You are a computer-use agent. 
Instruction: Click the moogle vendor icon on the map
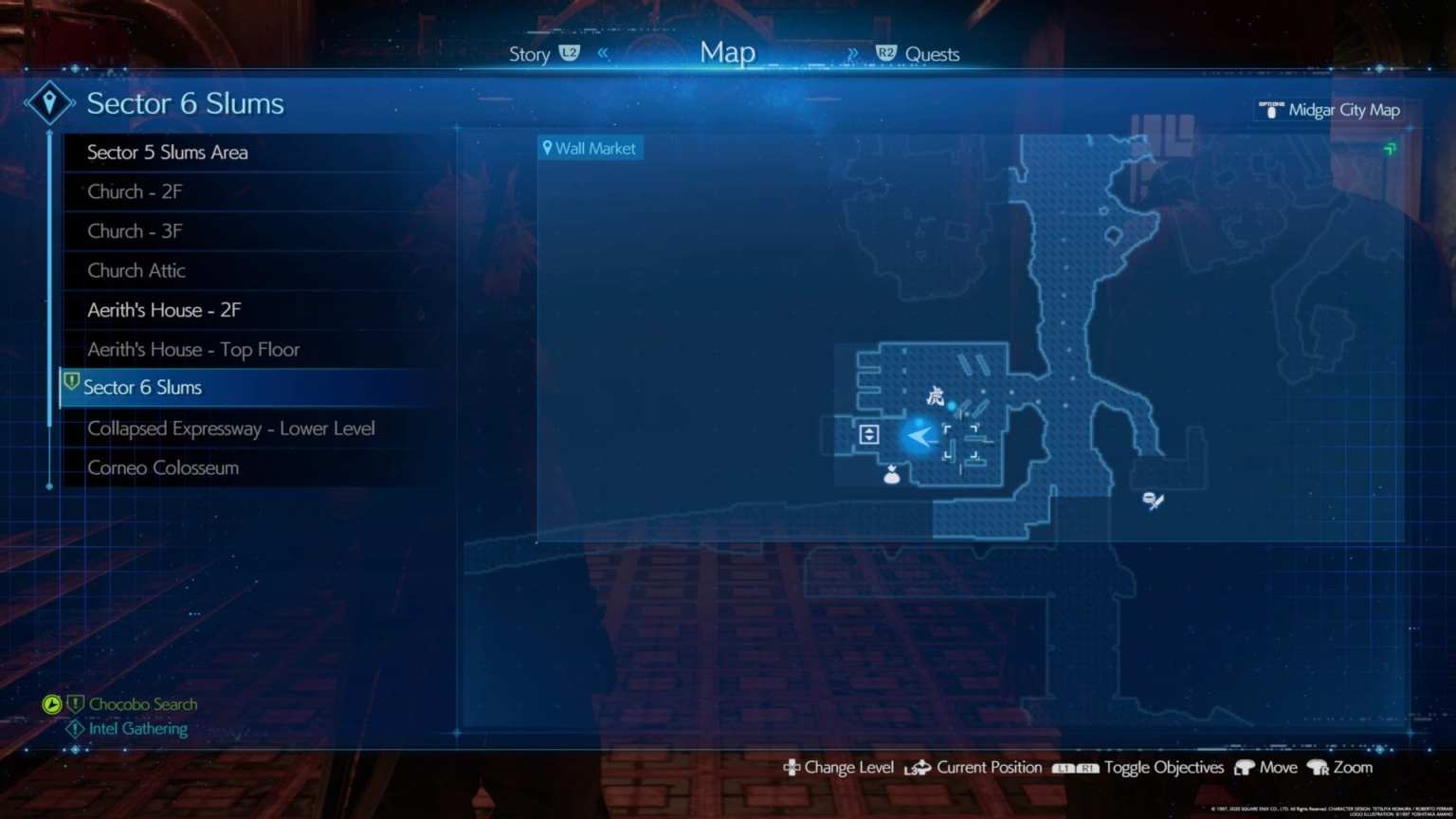(x=891, y=474)
